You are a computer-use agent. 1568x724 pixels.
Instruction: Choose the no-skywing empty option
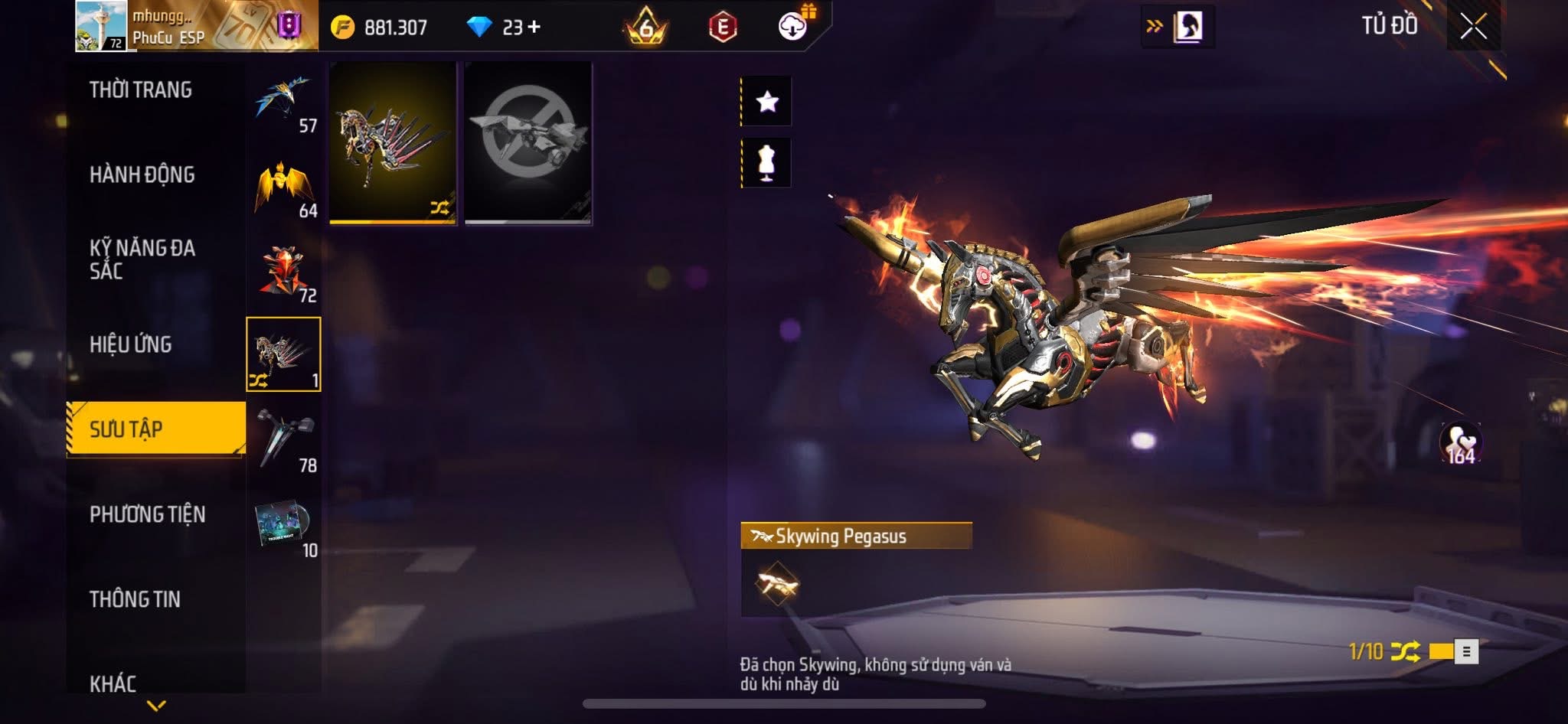528,143
